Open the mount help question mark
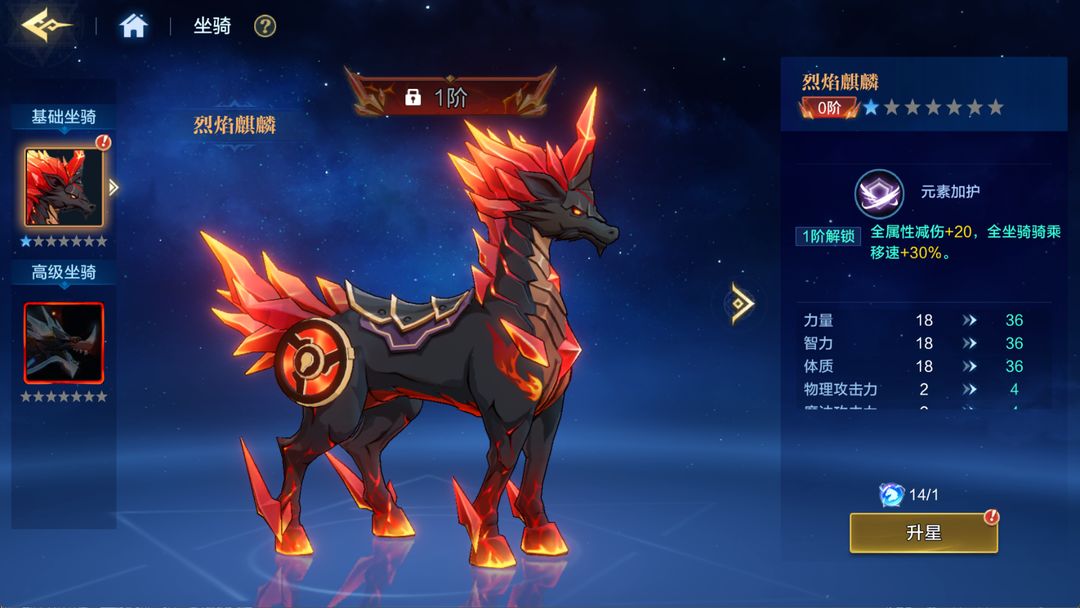This screenshot has width=1080, height=608. (264, 26)
